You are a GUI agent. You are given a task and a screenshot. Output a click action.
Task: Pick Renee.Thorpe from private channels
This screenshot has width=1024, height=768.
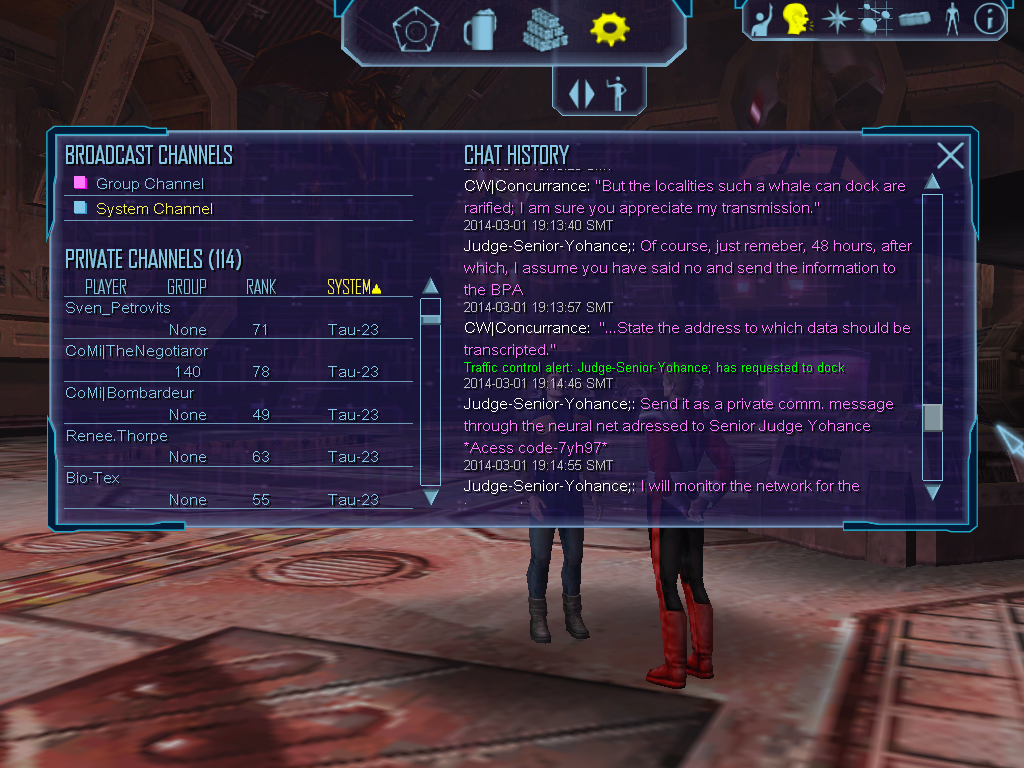click(116, 436)
